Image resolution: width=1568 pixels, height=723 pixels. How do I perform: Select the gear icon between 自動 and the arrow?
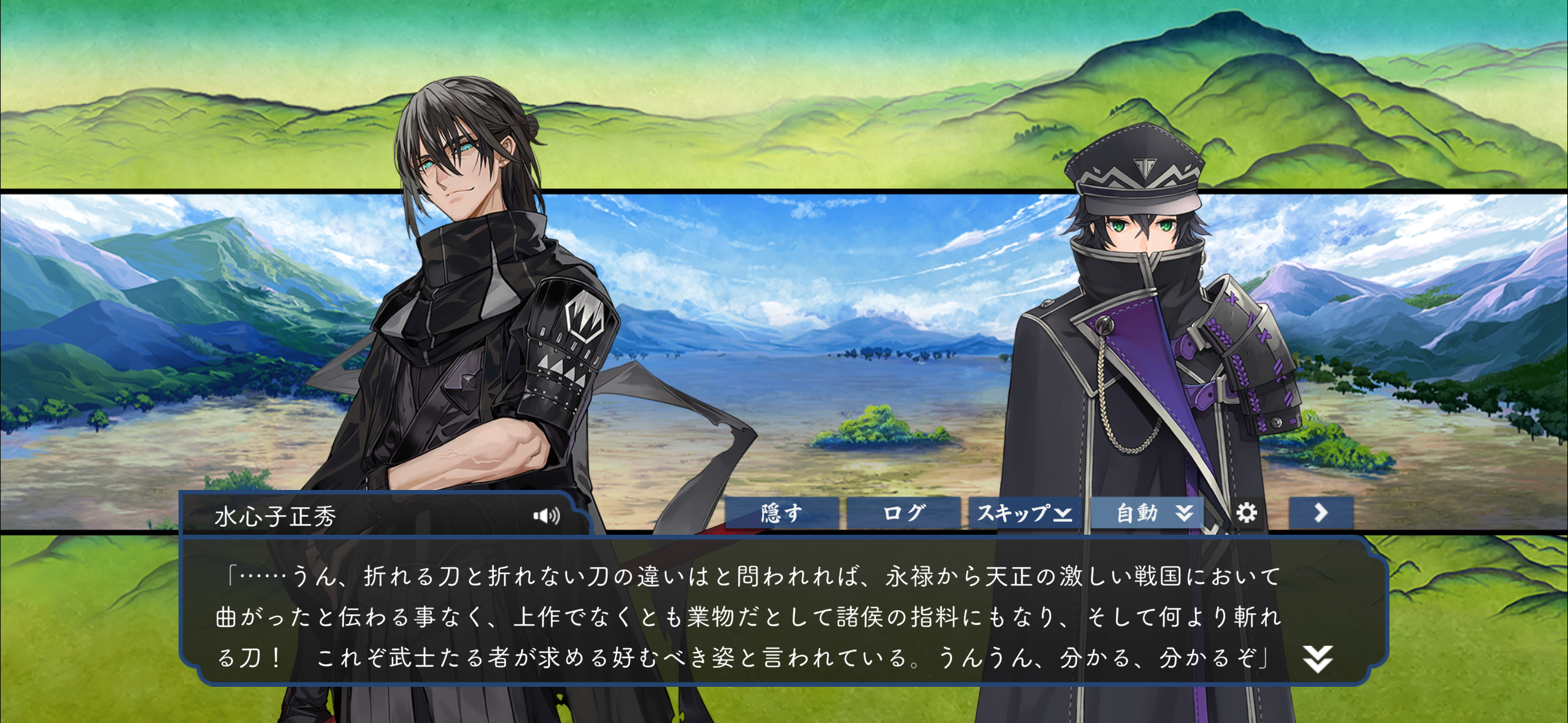(x=1247, y=514)
